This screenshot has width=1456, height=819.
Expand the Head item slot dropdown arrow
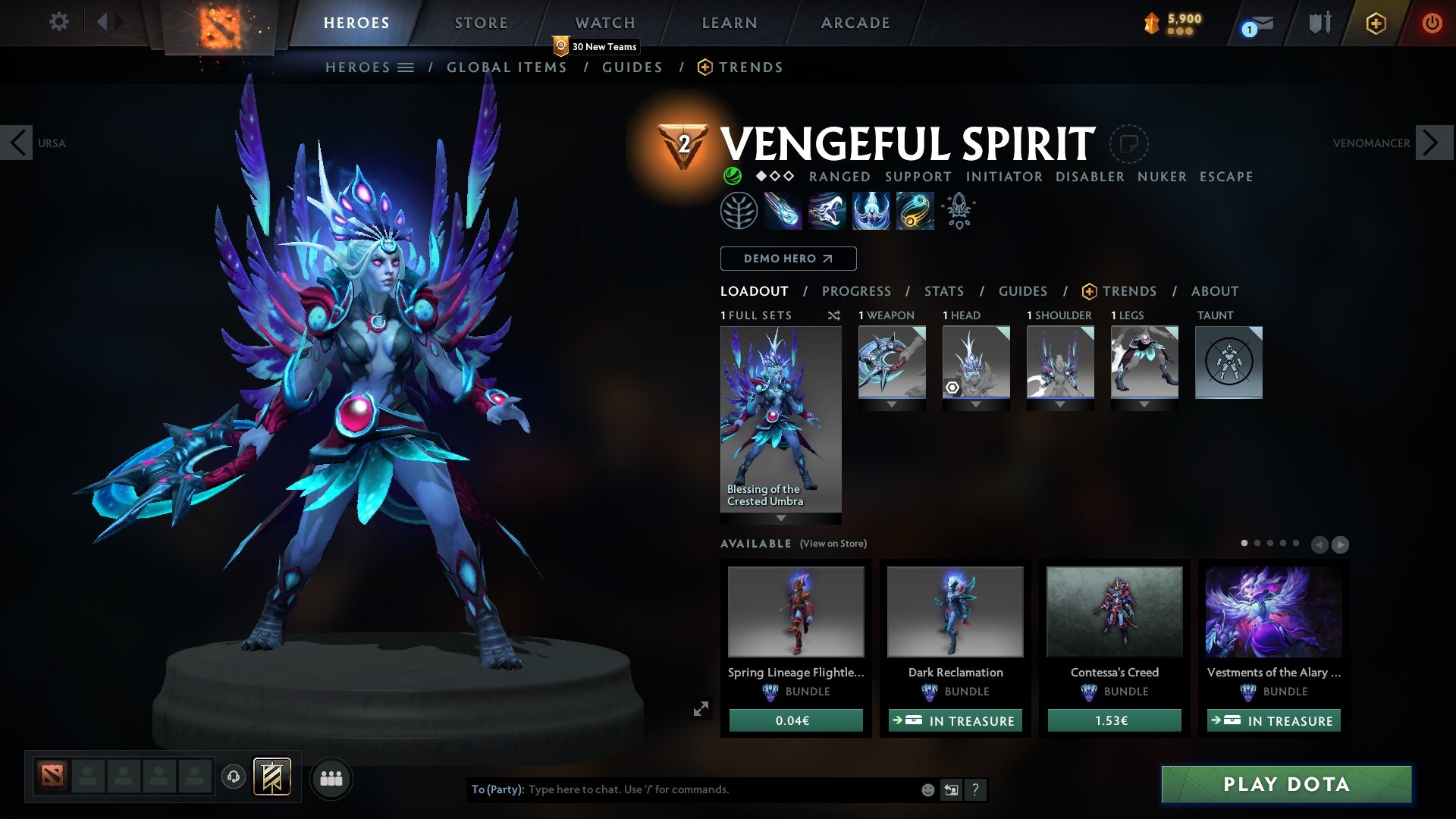976,404
